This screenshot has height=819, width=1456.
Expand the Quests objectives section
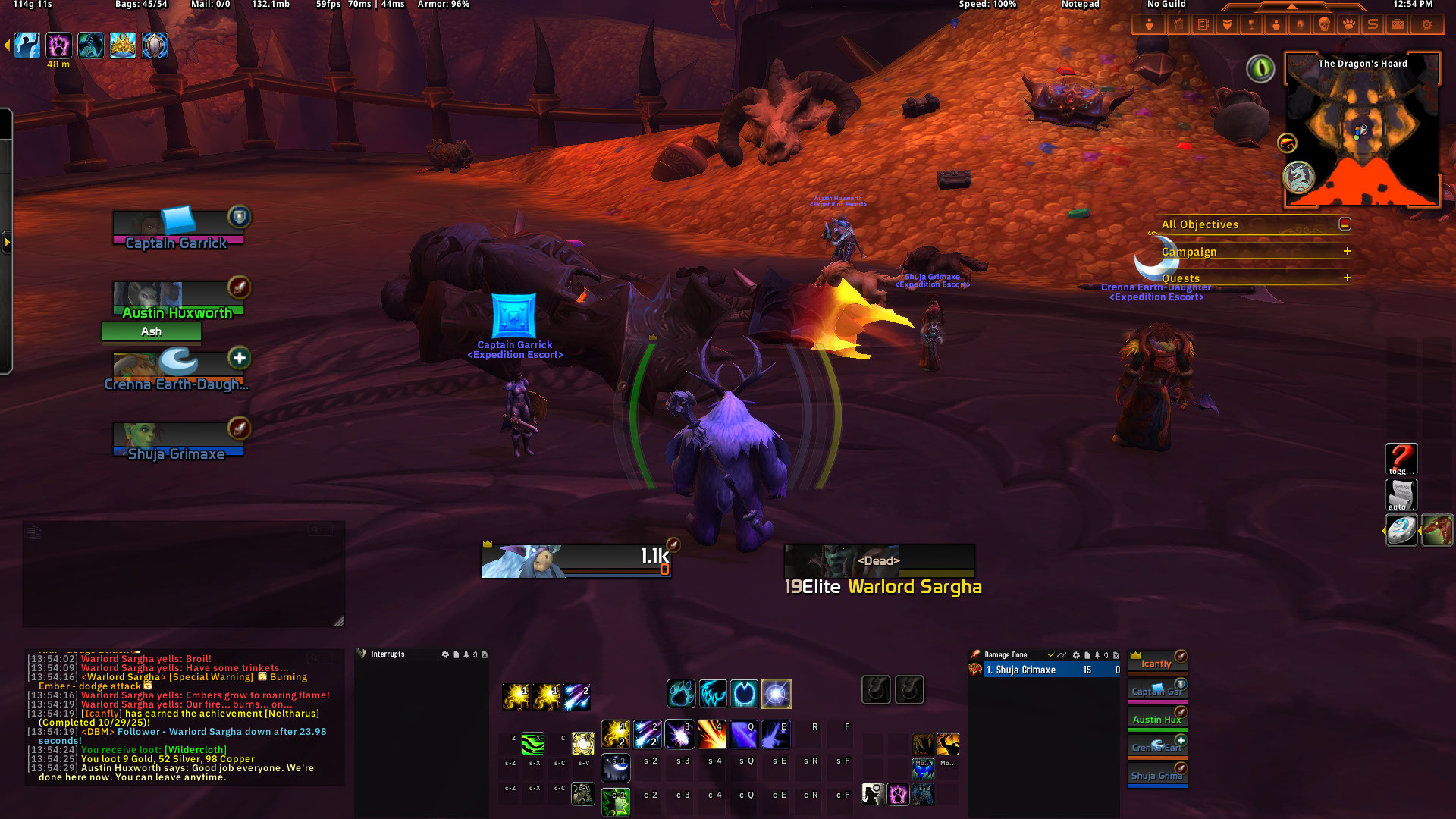click(x=1347, y=278)
